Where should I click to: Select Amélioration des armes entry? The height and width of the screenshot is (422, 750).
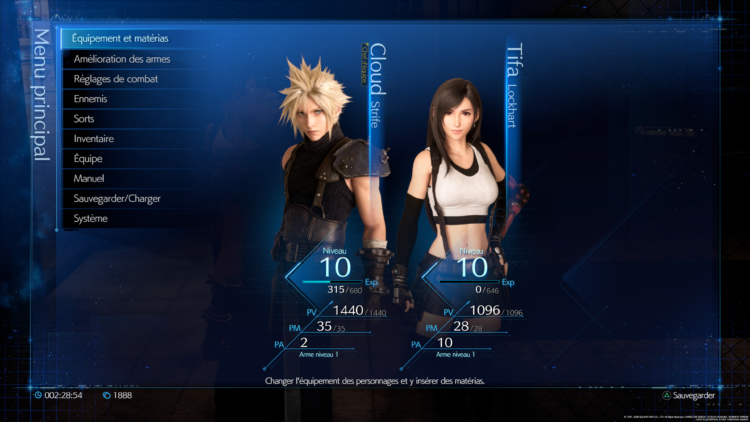[122, 59]
